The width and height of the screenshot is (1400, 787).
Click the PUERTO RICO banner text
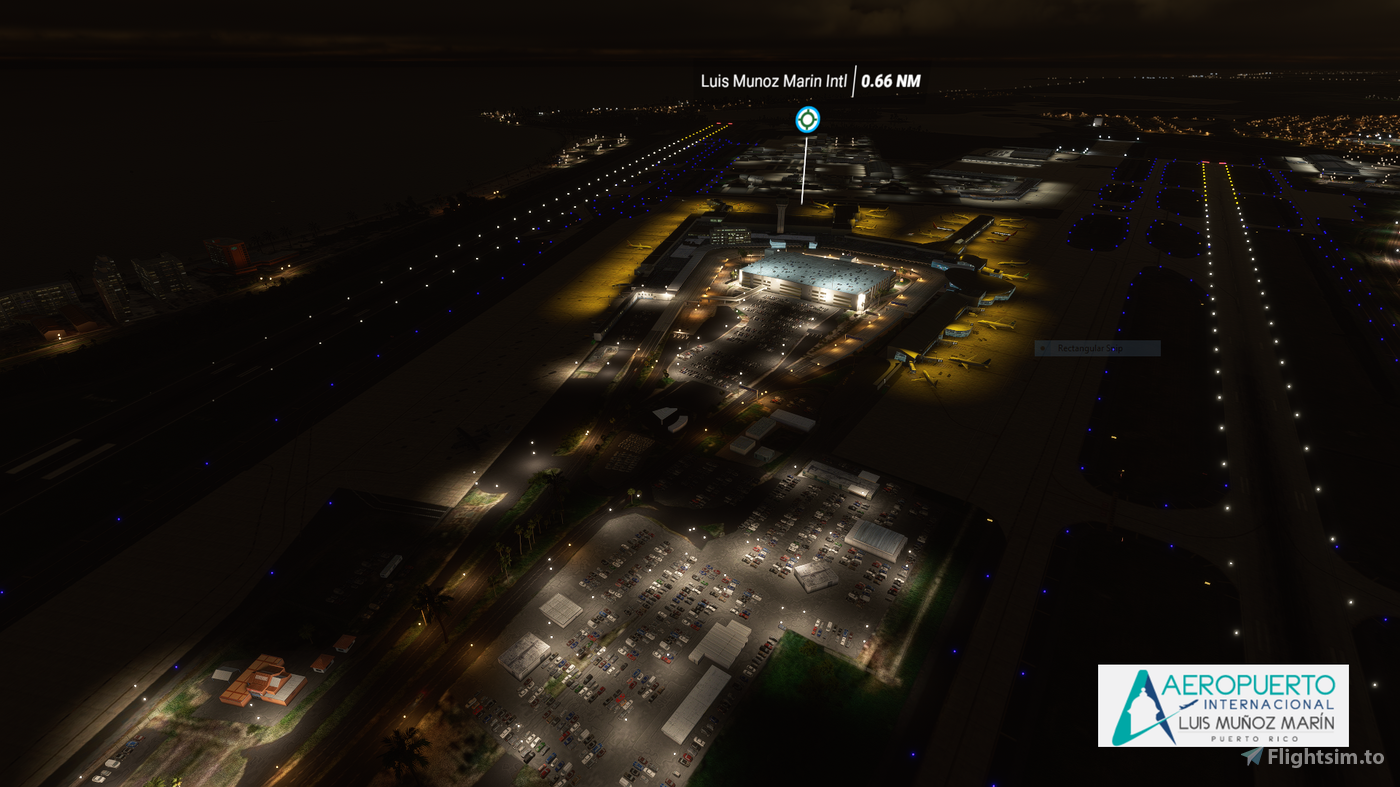[x=1254, y=738]
